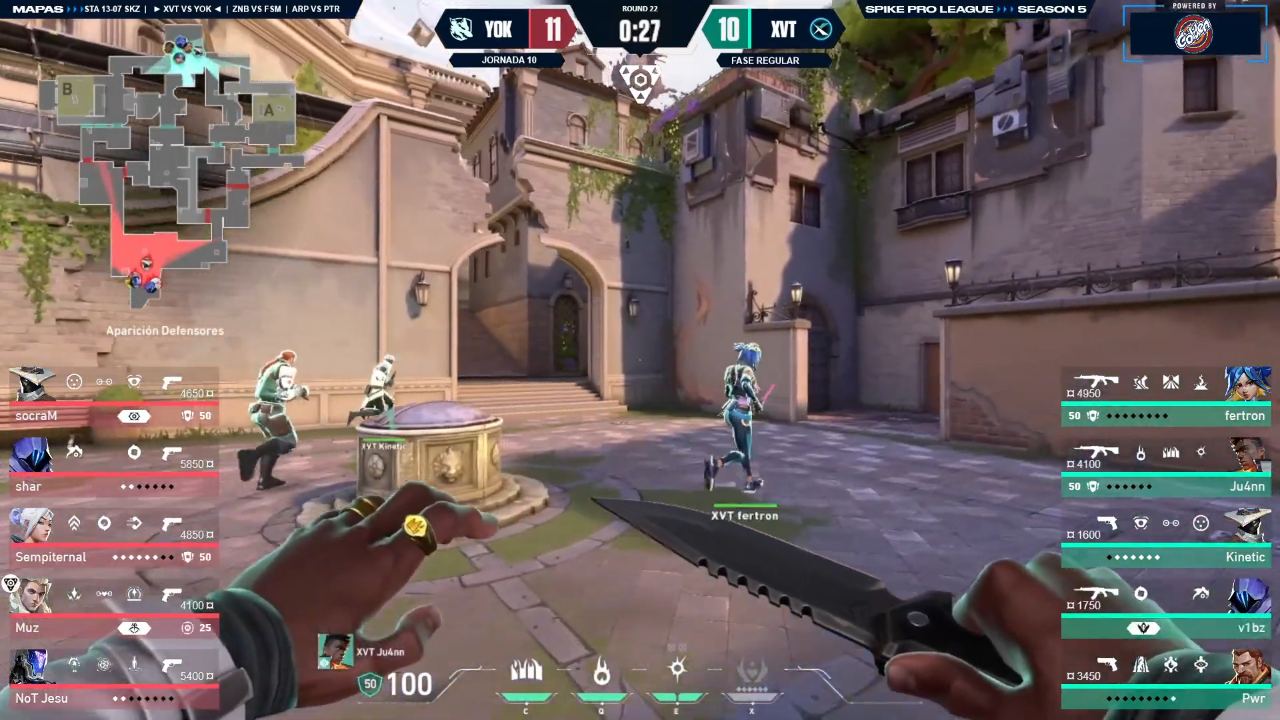Select shar's player row
The image size is (1280, 720).
[x=112, y=469]
